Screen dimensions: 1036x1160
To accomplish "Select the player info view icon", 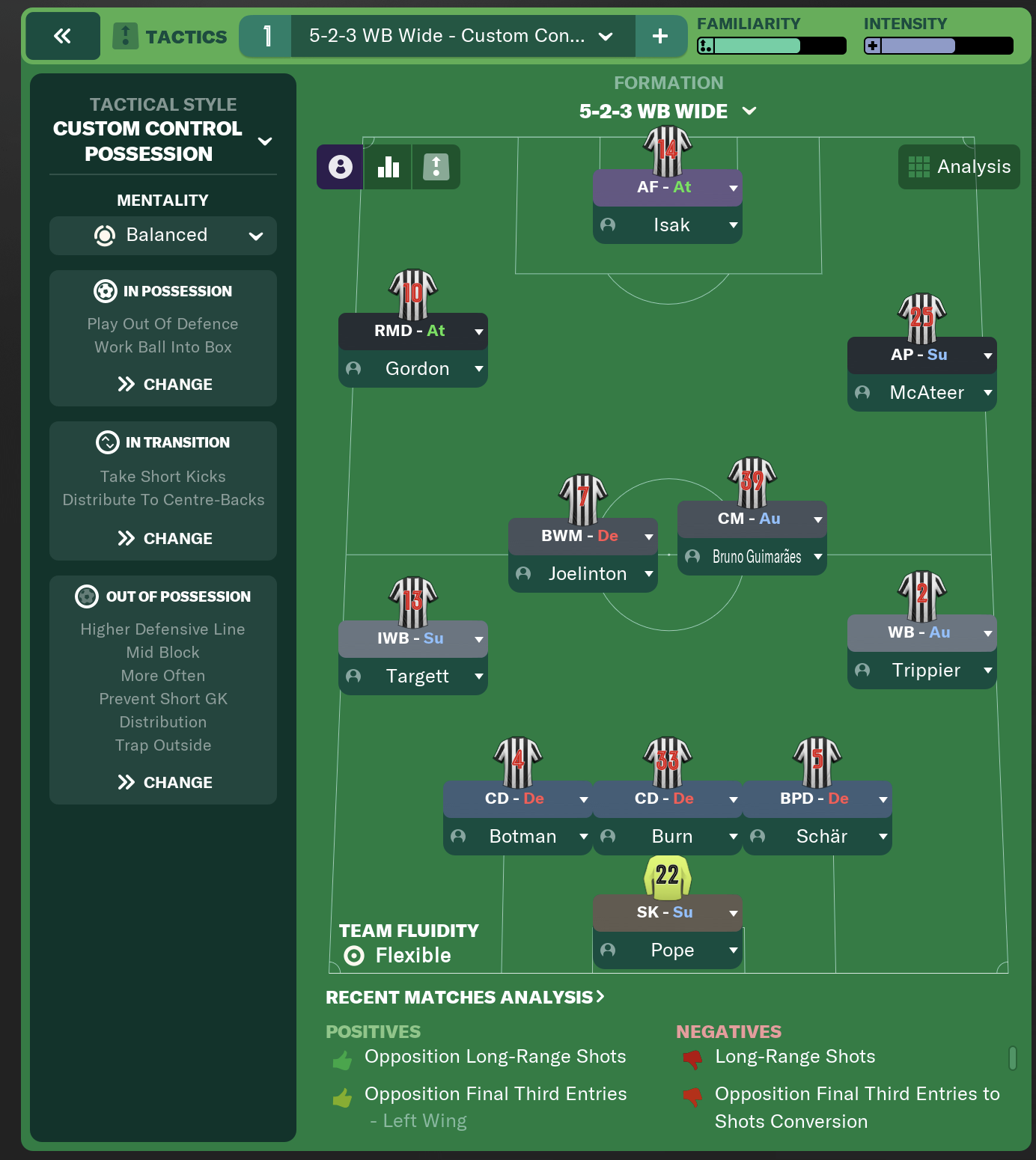I will pyautogui.click(x=341, y=166).
